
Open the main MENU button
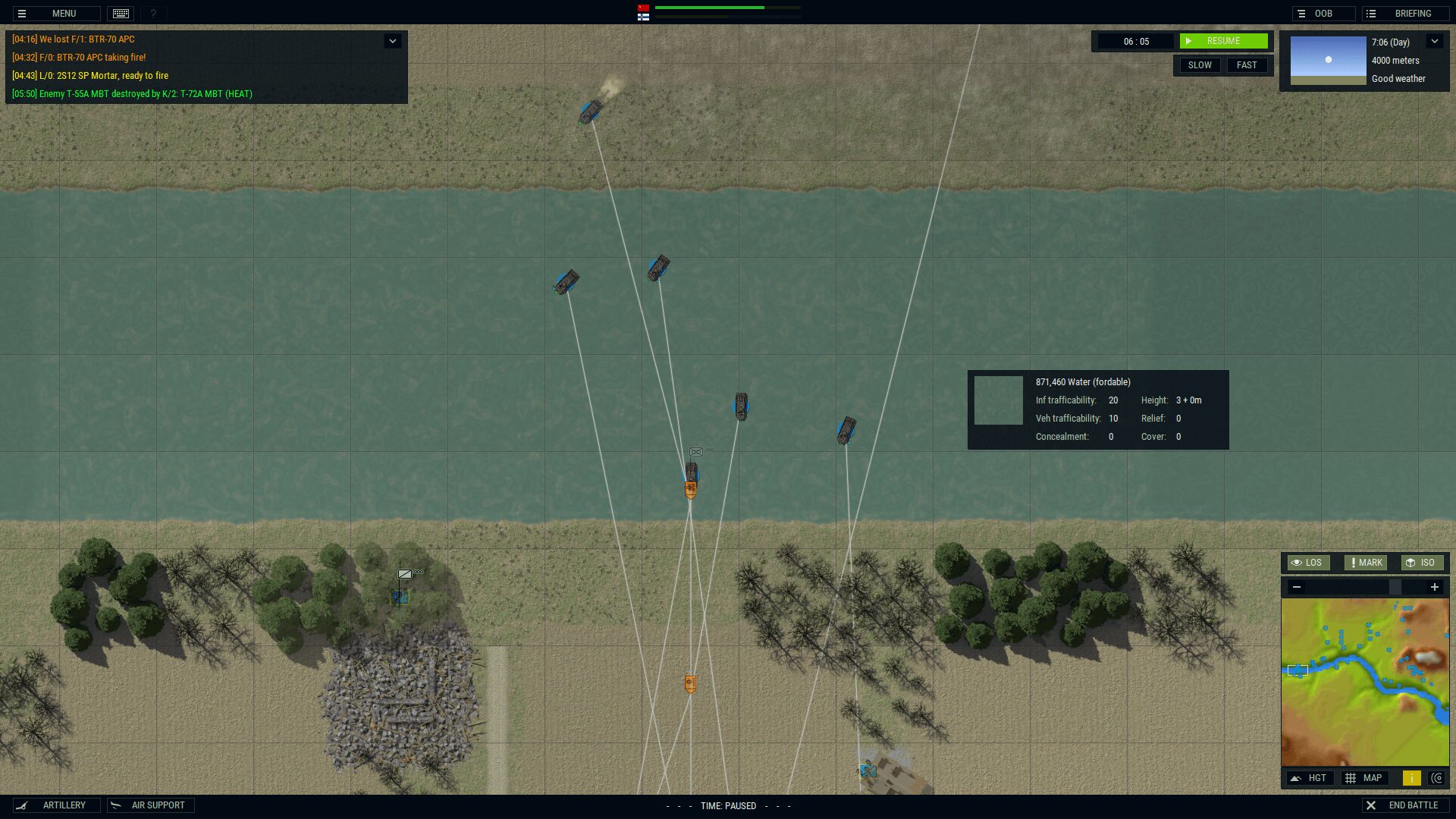(x=56, y=14)
